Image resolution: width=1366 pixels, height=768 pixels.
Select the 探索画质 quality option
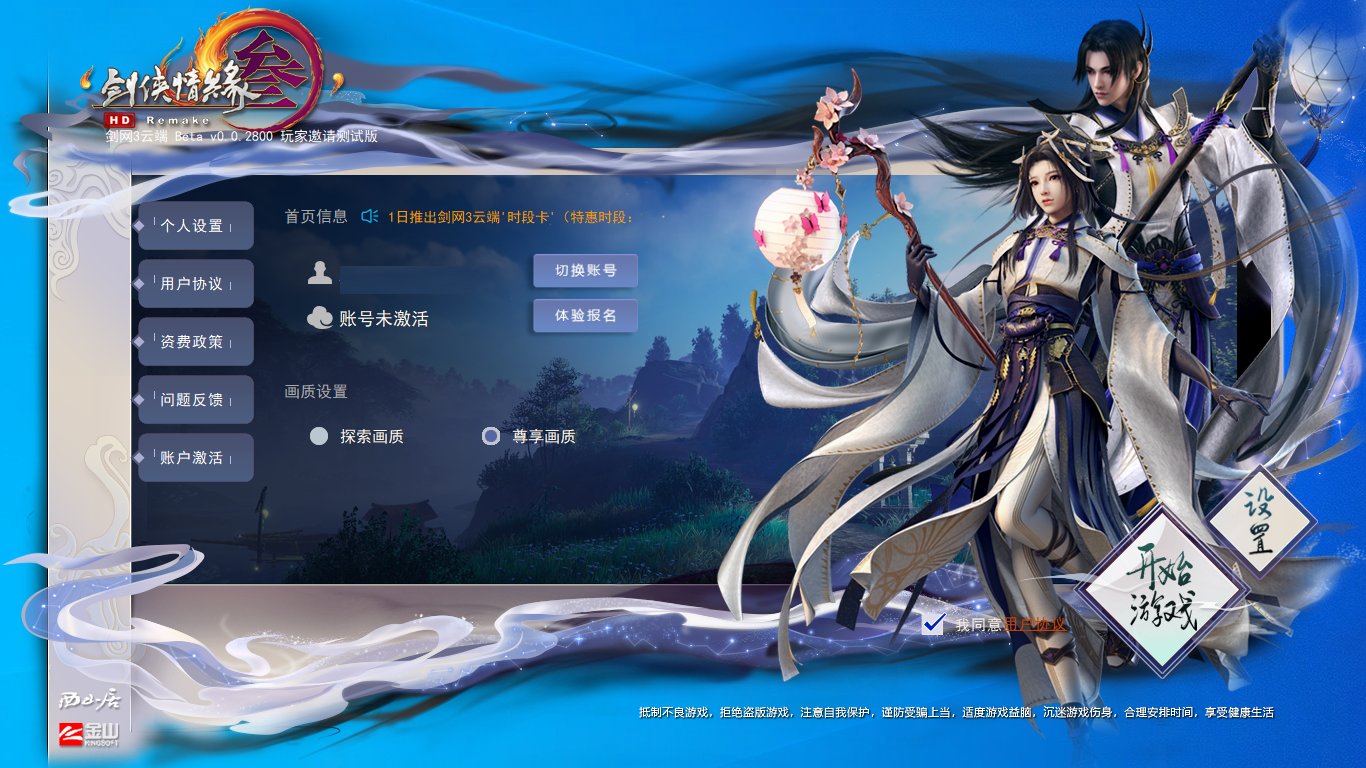(x=319, y=436)
